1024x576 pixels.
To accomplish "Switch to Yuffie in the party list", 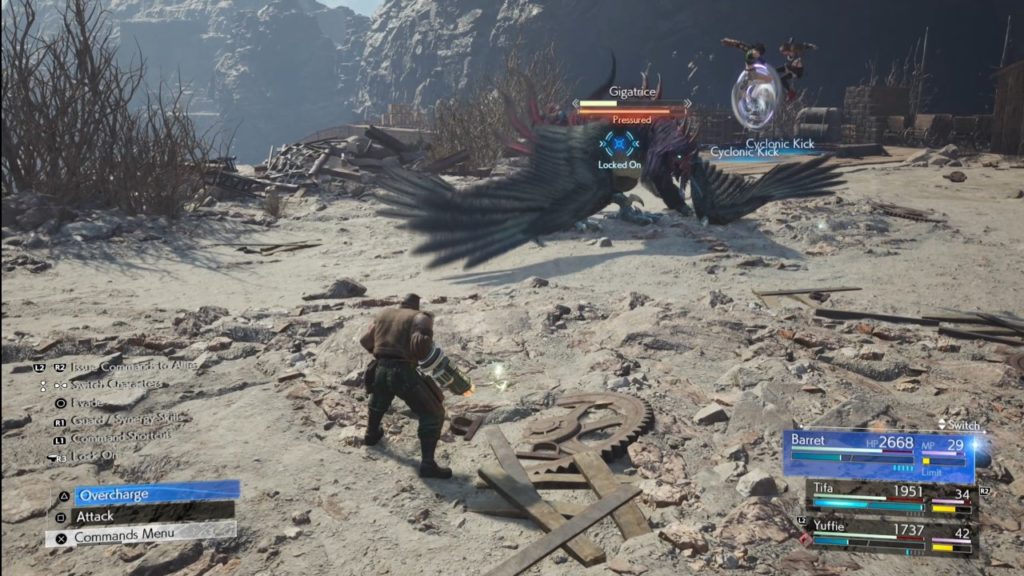I will [892, 536].
